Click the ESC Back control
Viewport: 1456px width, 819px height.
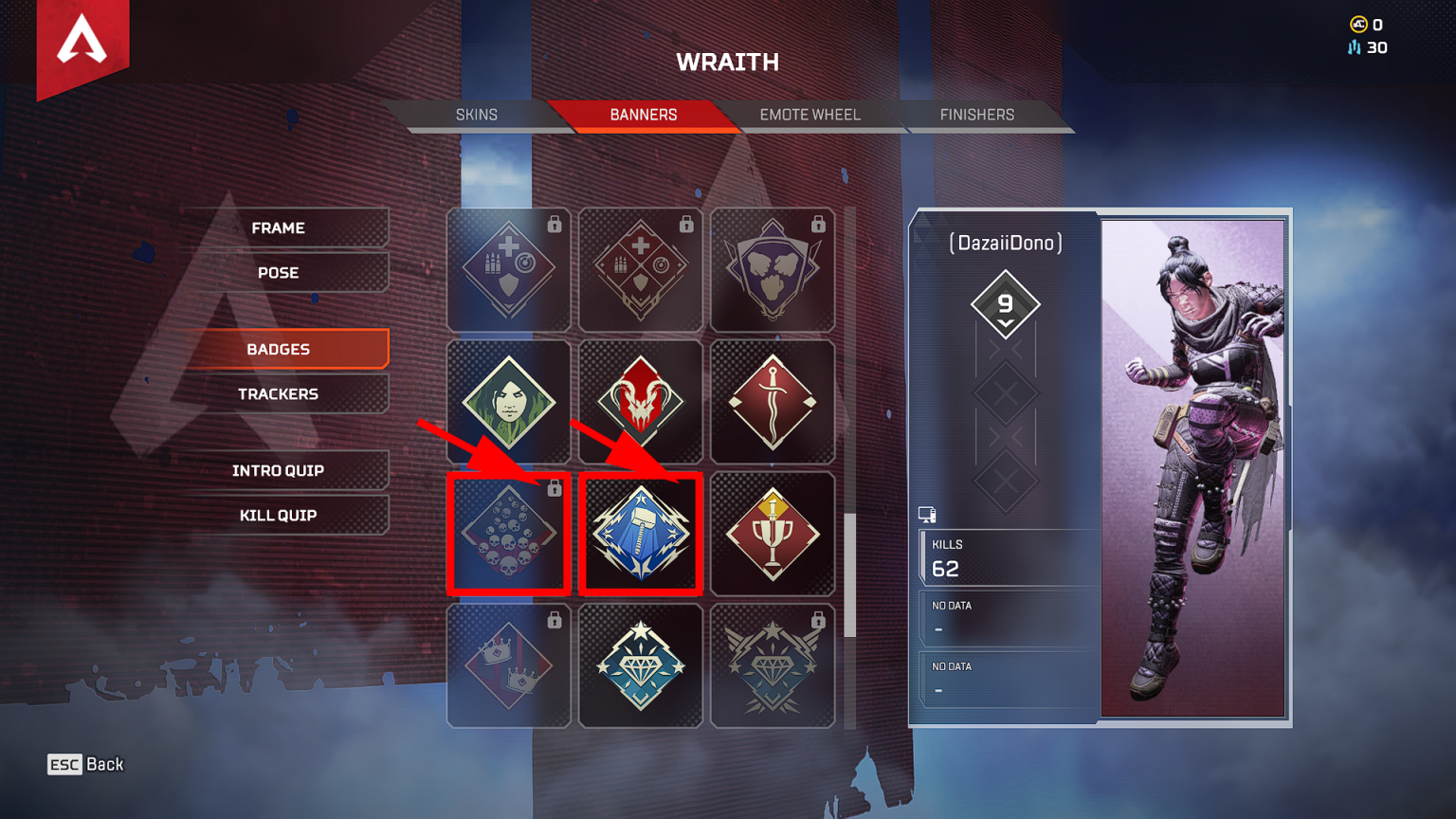[85, 764]
